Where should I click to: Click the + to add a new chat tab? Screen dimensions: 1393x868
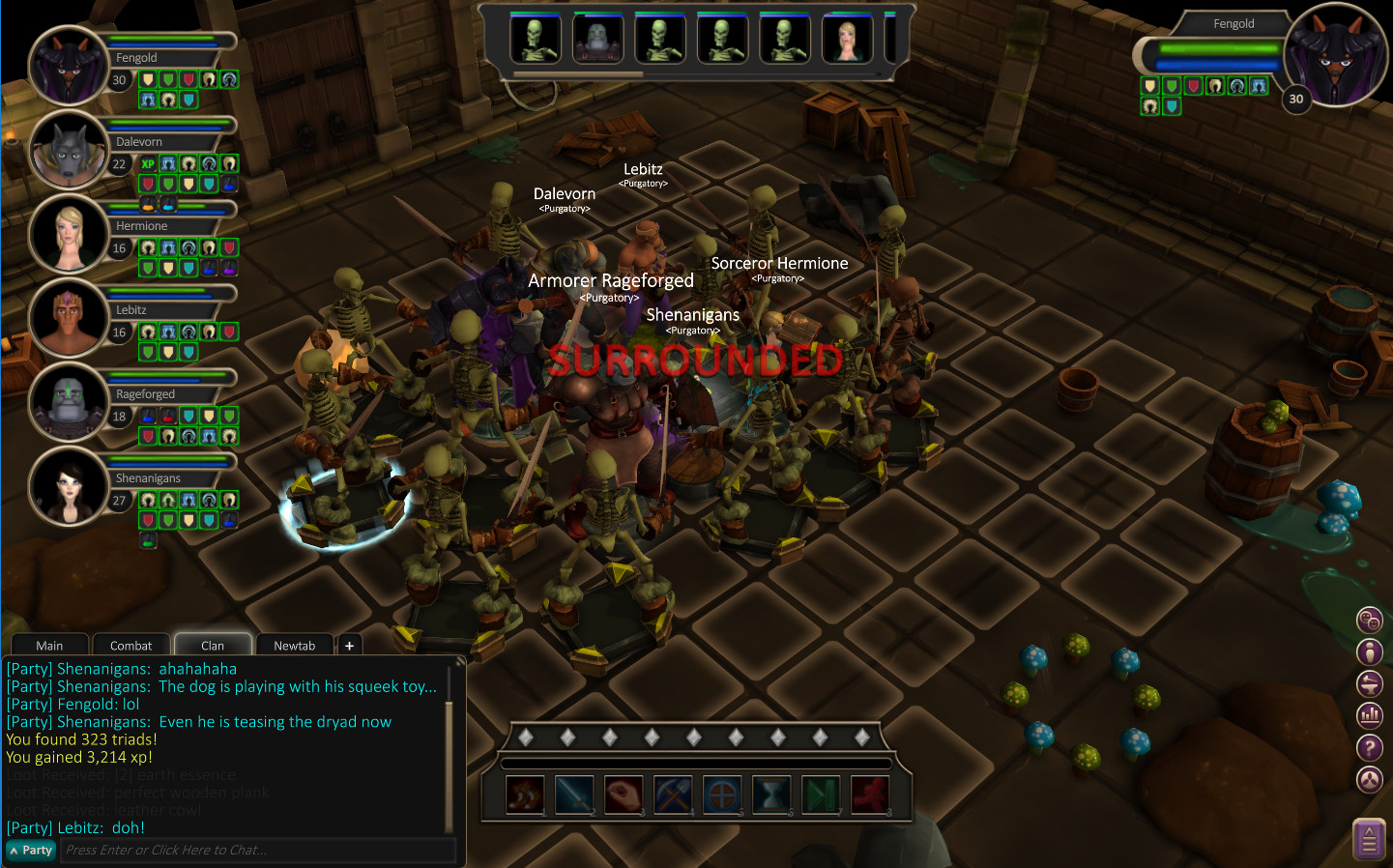click(x=349, y=645)
